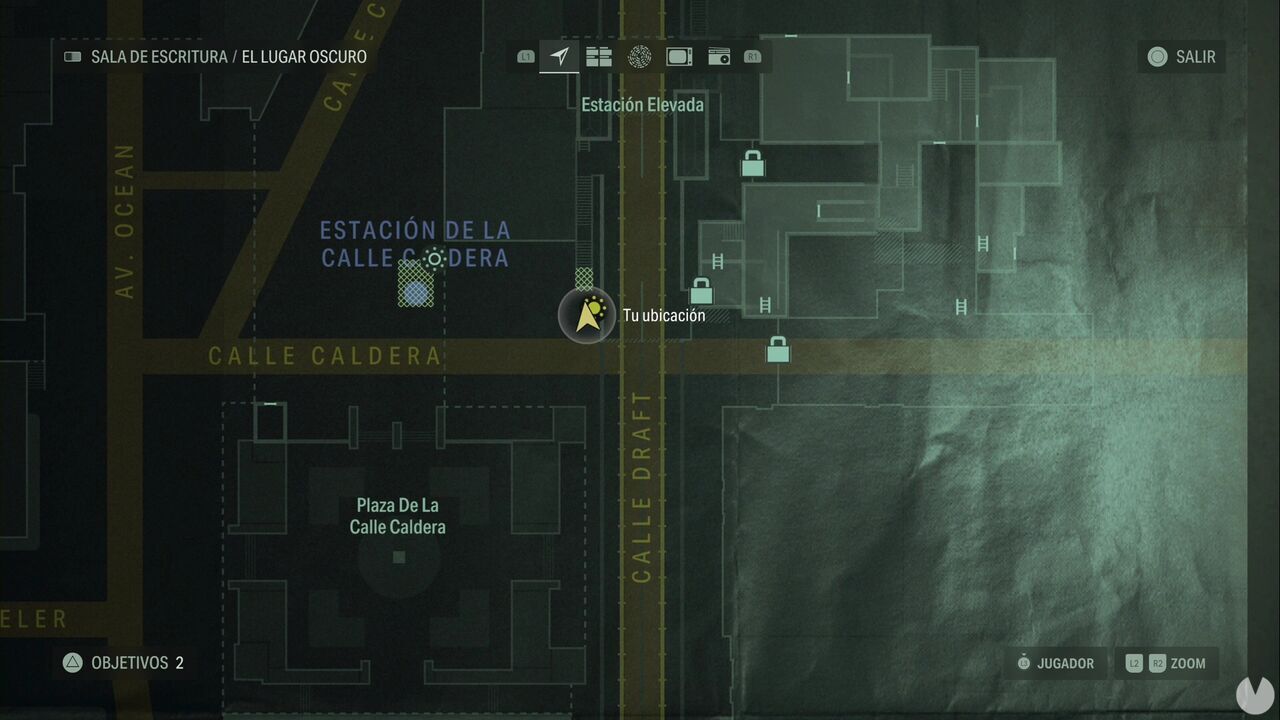Screen dimensions: 1280x720
Task: Open the TV collectibles icon
Action: [x=679, y=57]
